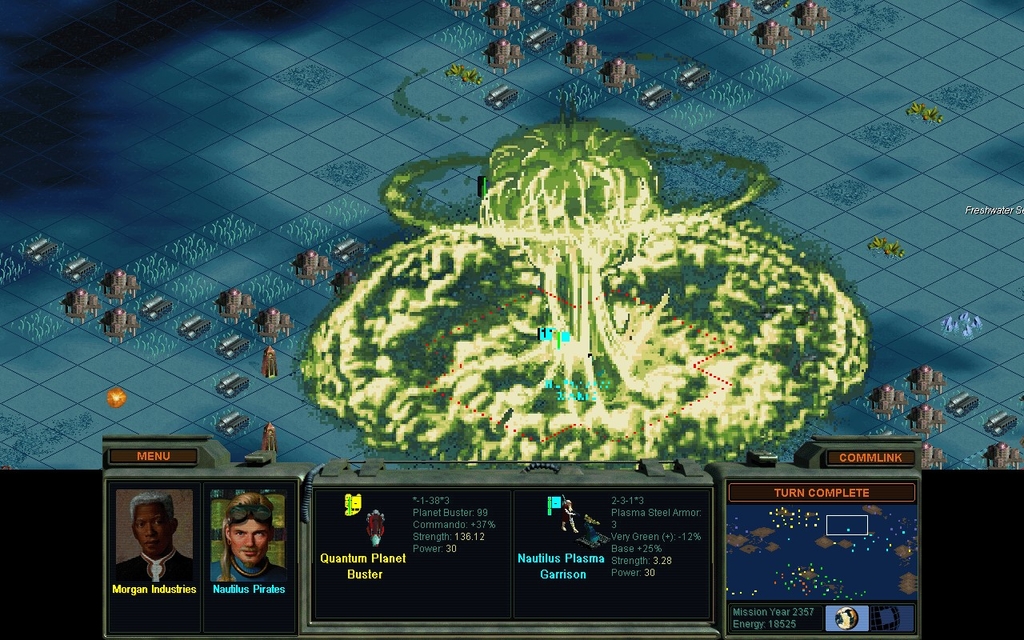
Task: Open the MENU button
Action: click(153, 456)
